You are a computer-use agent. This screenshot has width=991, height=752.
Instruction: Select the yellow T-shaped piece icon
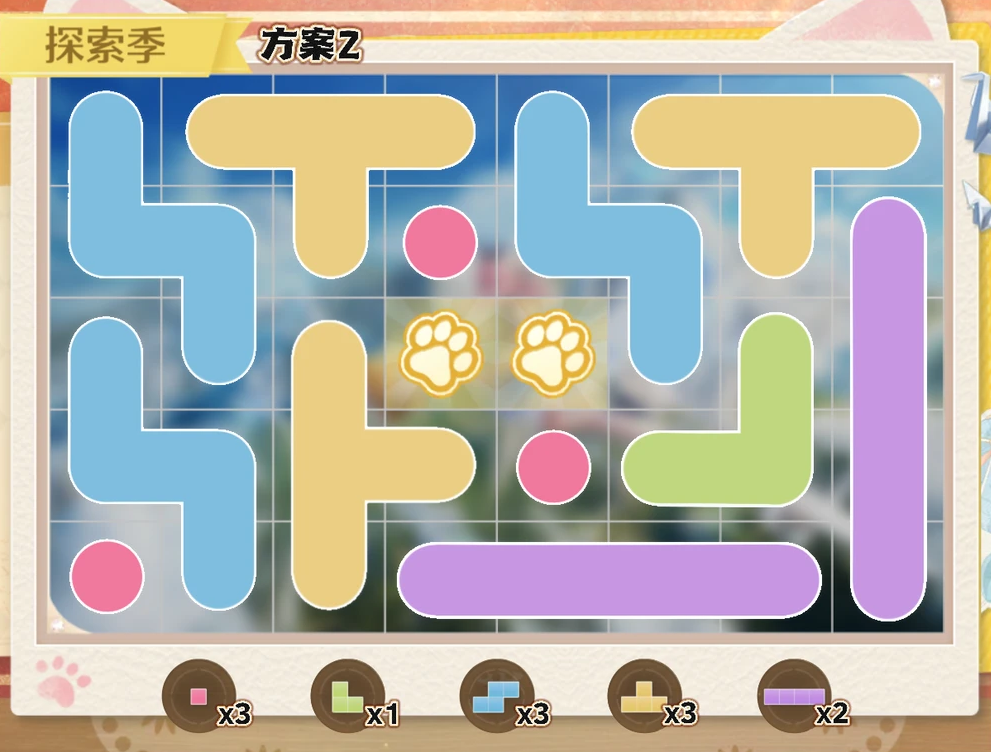[x=642, y=696]
